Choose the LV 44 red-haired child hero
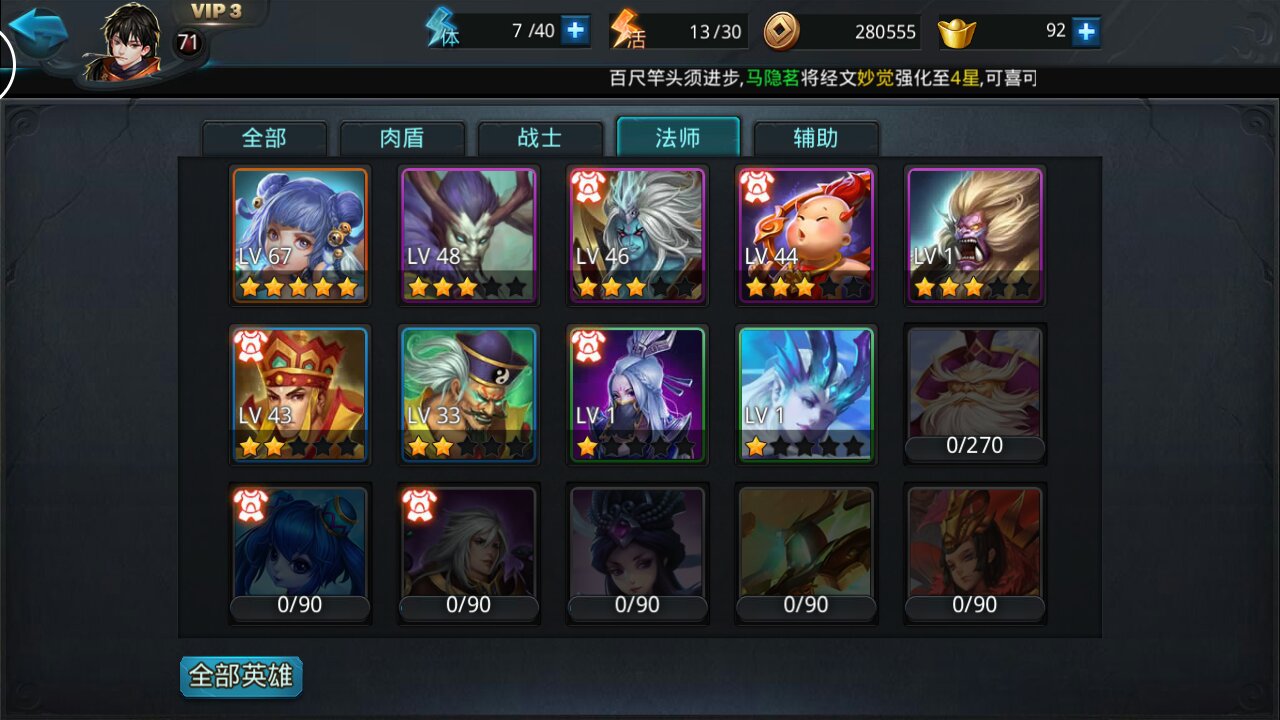Screen dimensions: 1280x720 806,235
